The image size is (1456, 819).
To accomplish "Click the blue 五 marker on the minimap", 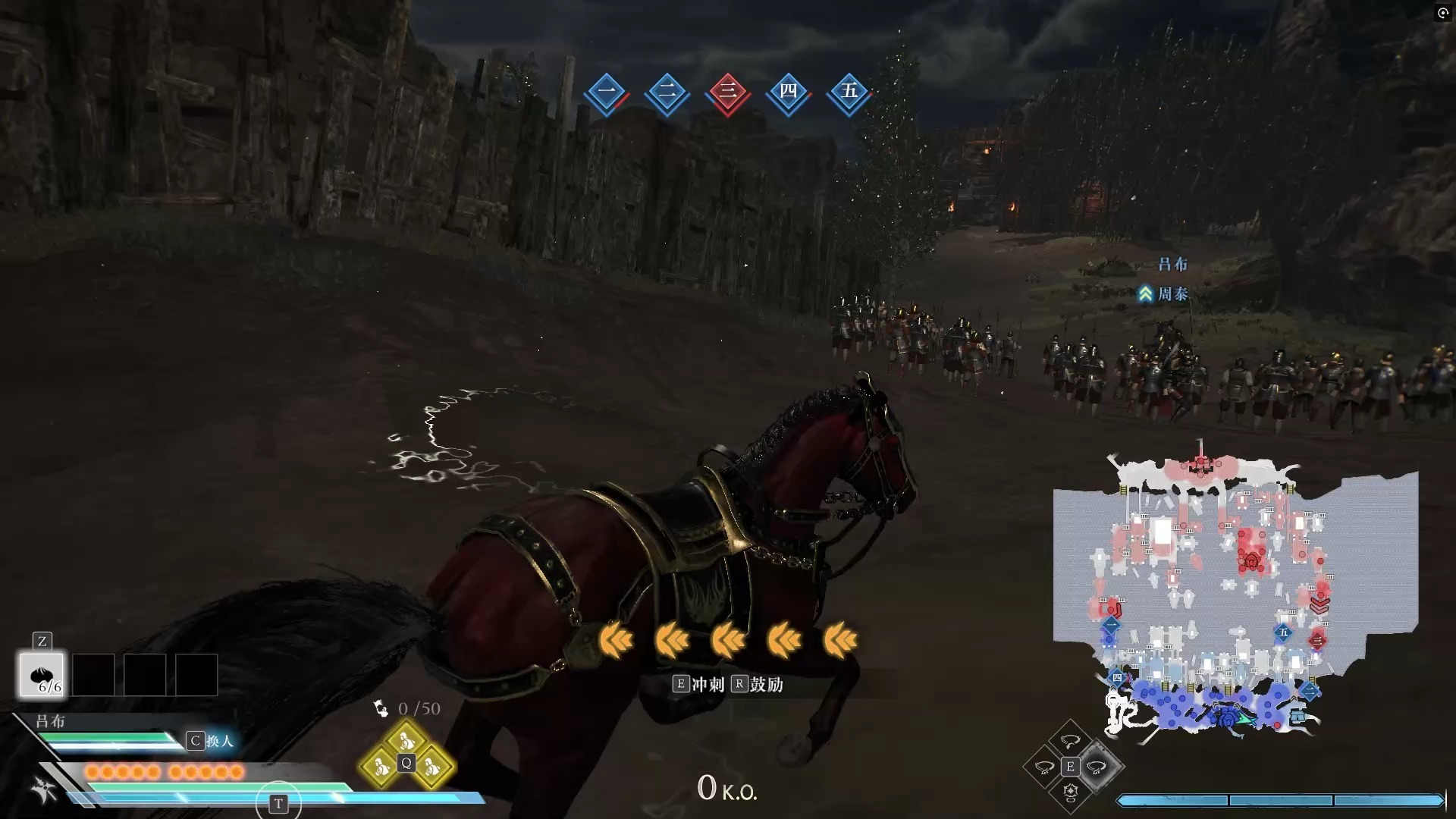I will (1283, 632).
